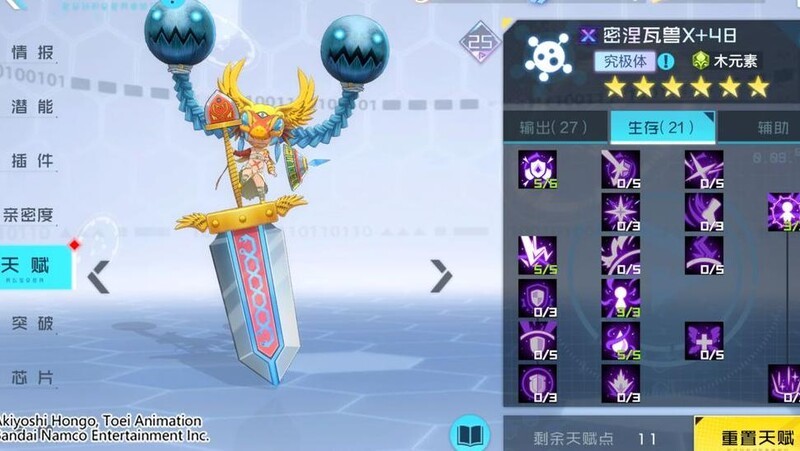Switch to the 输出(27) talent tab

(553, 127)
